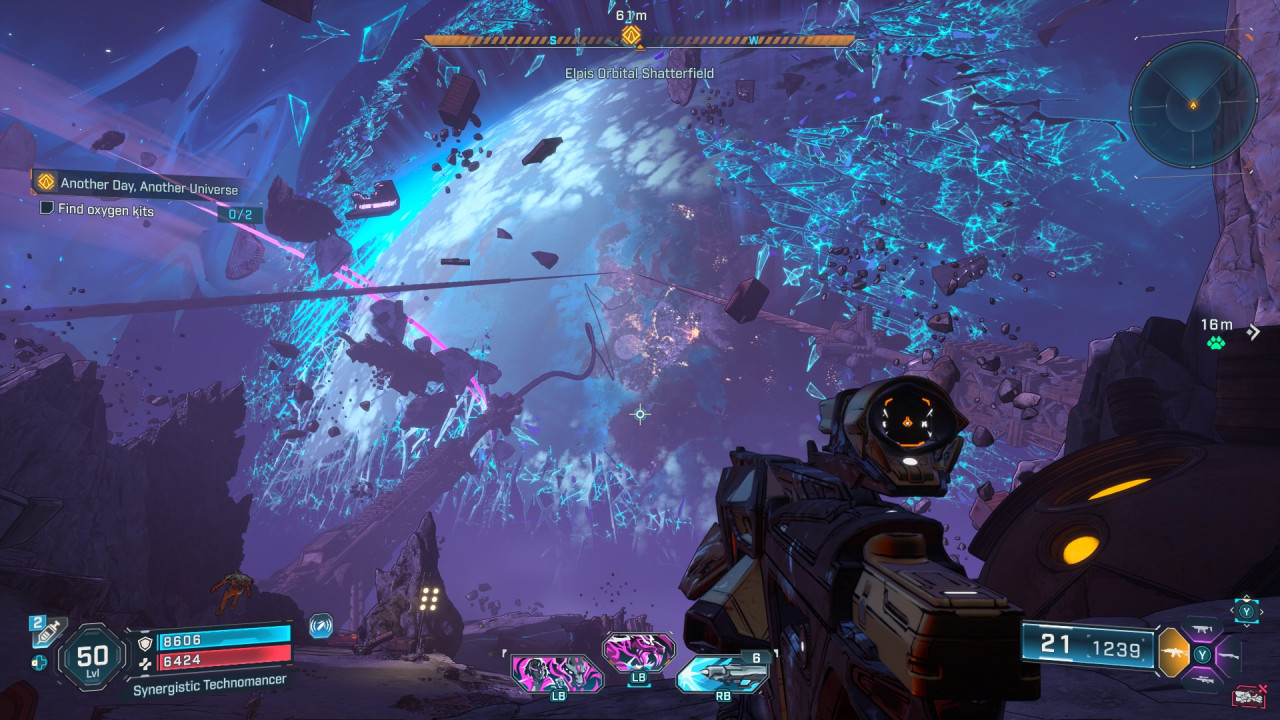Select the SMG slot on the weapon wheel
This screenshot has height=720, width=1280.
pos(1200,629)
